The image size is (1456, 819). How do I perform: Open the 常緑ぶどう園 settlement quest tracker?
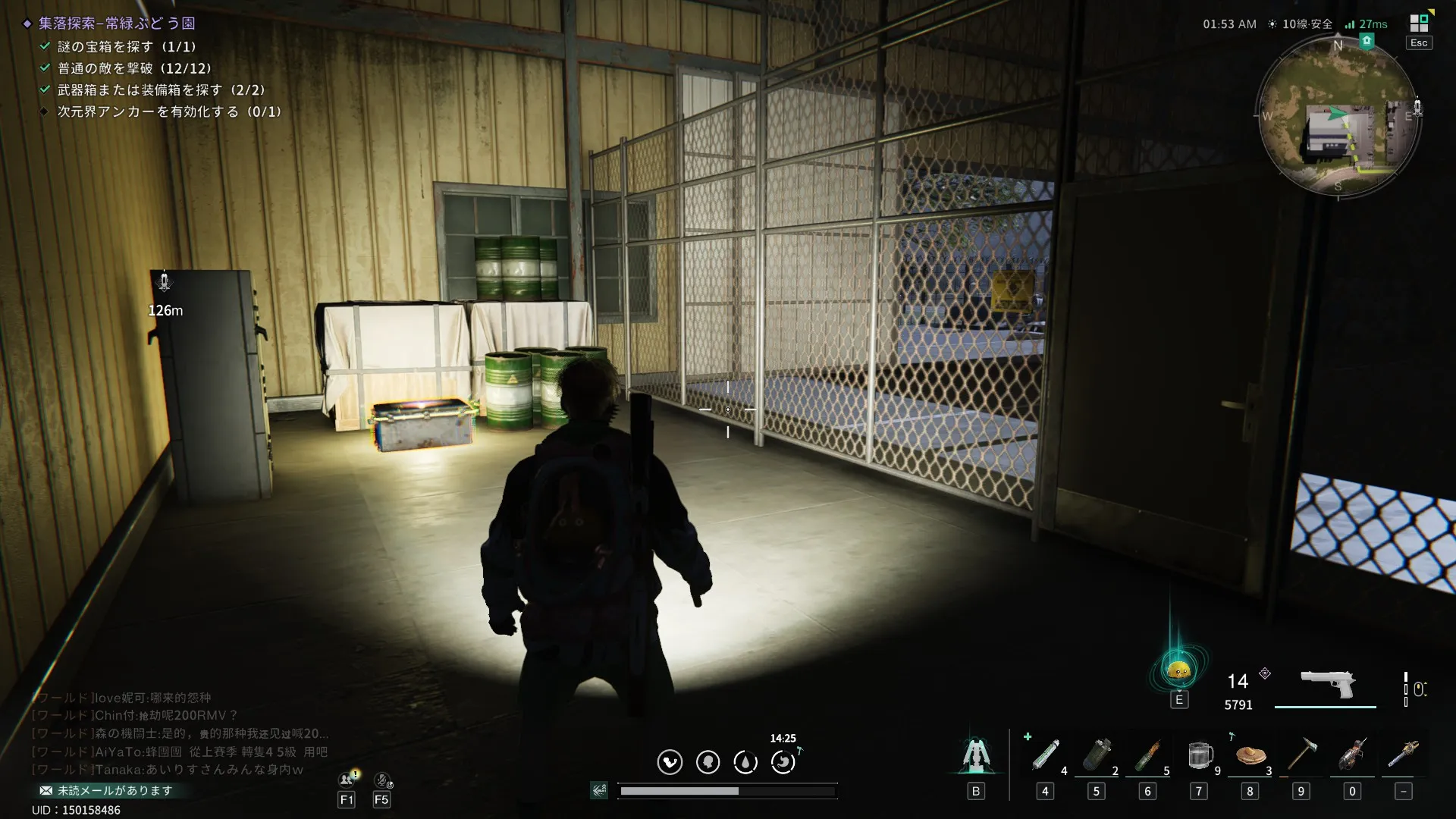(117, 24)
